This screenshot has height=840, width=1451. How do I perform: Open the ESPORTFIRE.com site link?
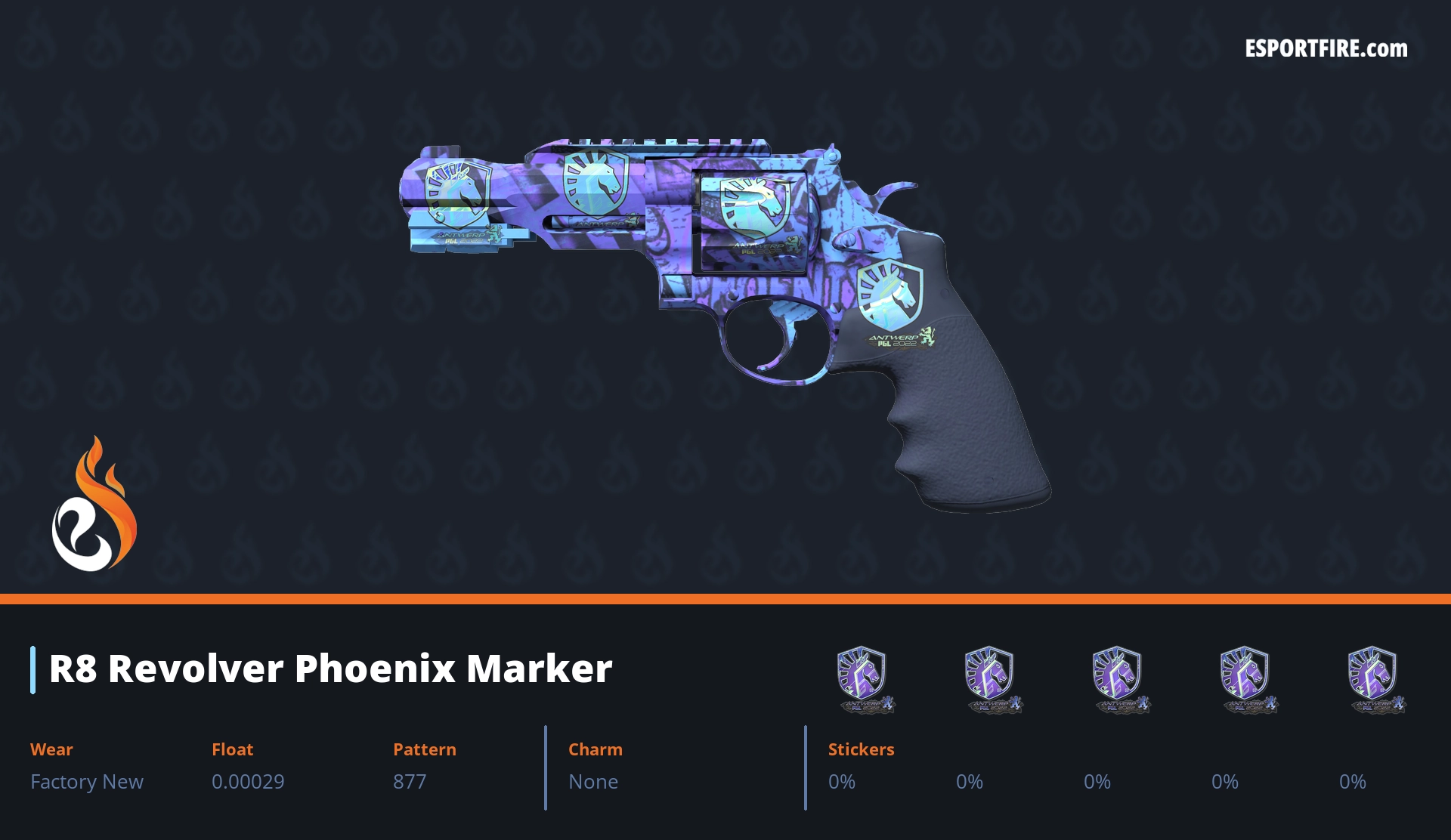point(1326,49)
